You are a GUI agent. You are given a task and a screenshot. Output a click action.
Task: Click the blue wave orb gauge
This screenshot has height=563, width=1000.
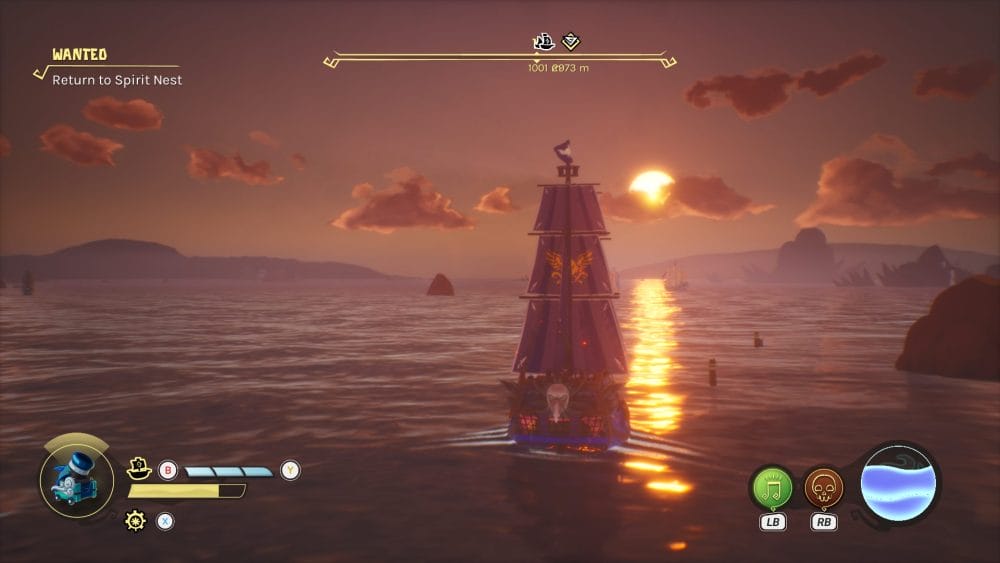pyautogui.click(x=899, y=484)
